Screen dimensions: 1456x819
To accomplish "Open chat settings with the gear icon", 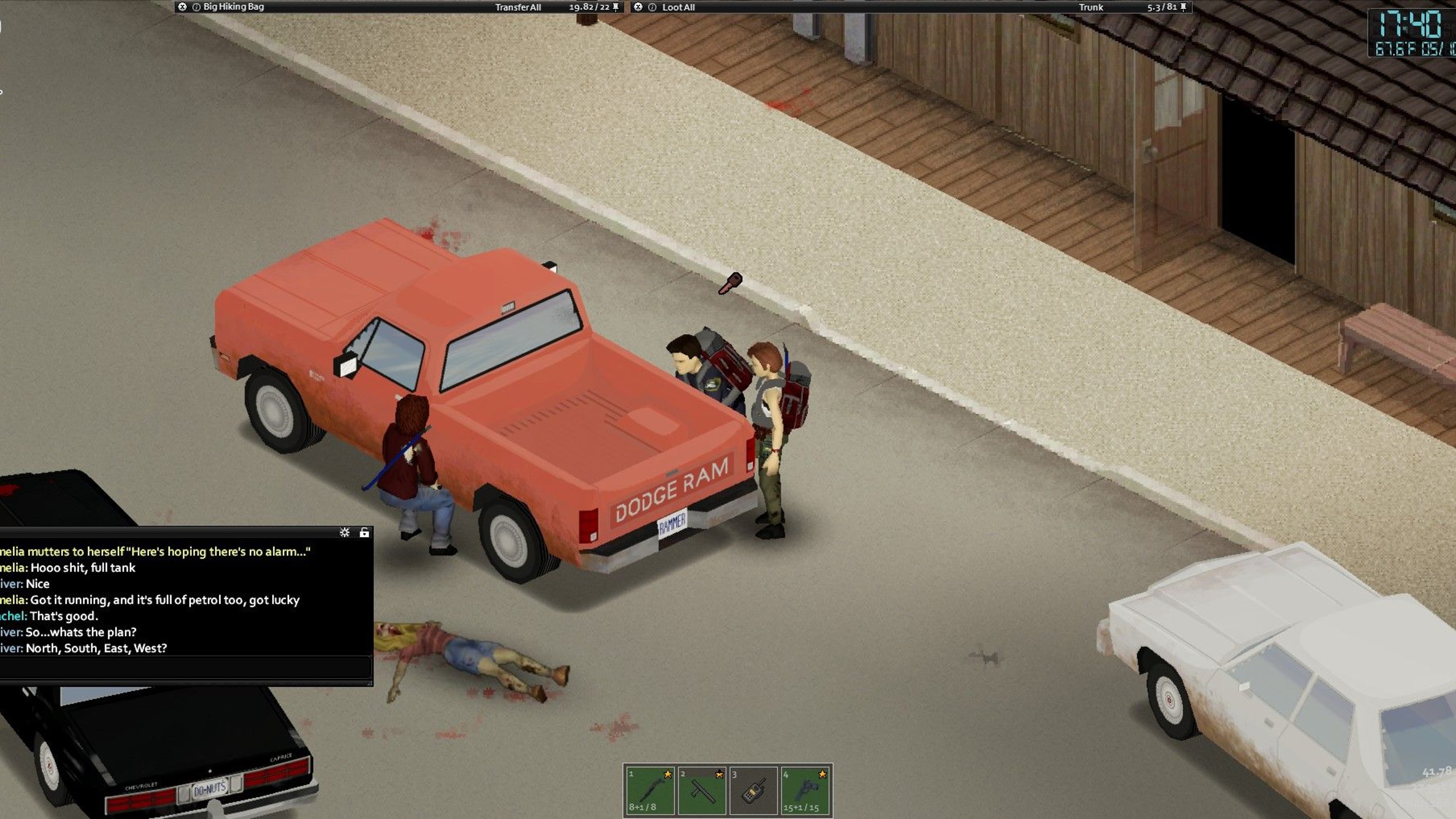I will tap(344, 532).
